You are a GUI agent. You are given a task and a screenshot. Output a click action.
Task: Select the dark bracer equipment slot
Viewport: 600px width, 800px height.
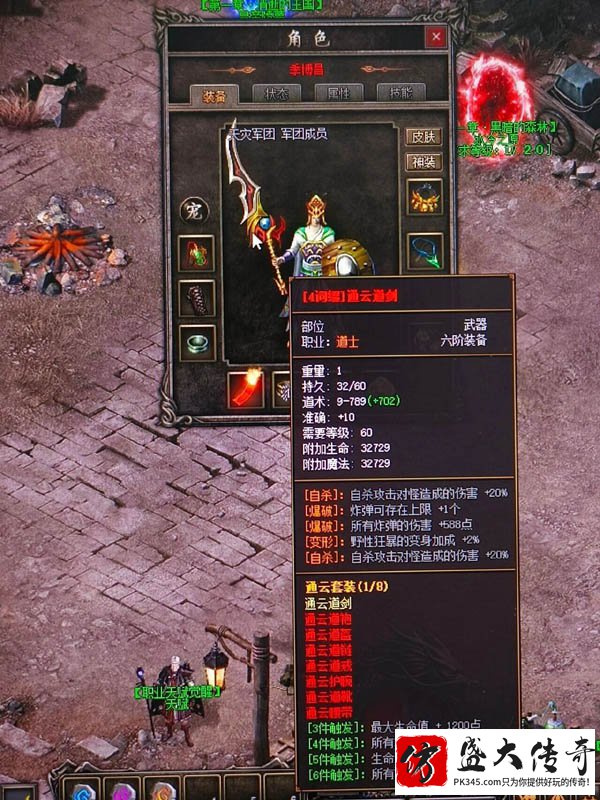[x=196, y=298]
